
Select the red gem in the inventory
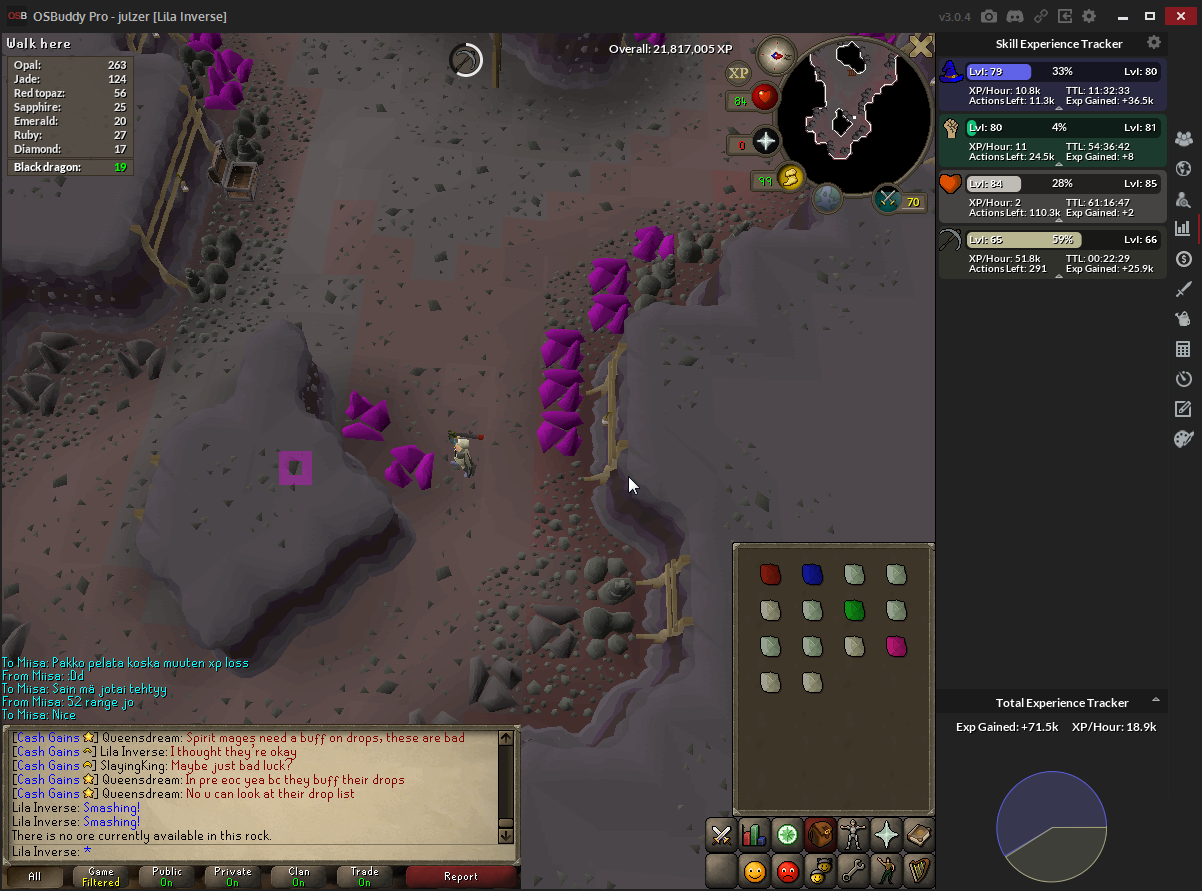pos(769,574)
